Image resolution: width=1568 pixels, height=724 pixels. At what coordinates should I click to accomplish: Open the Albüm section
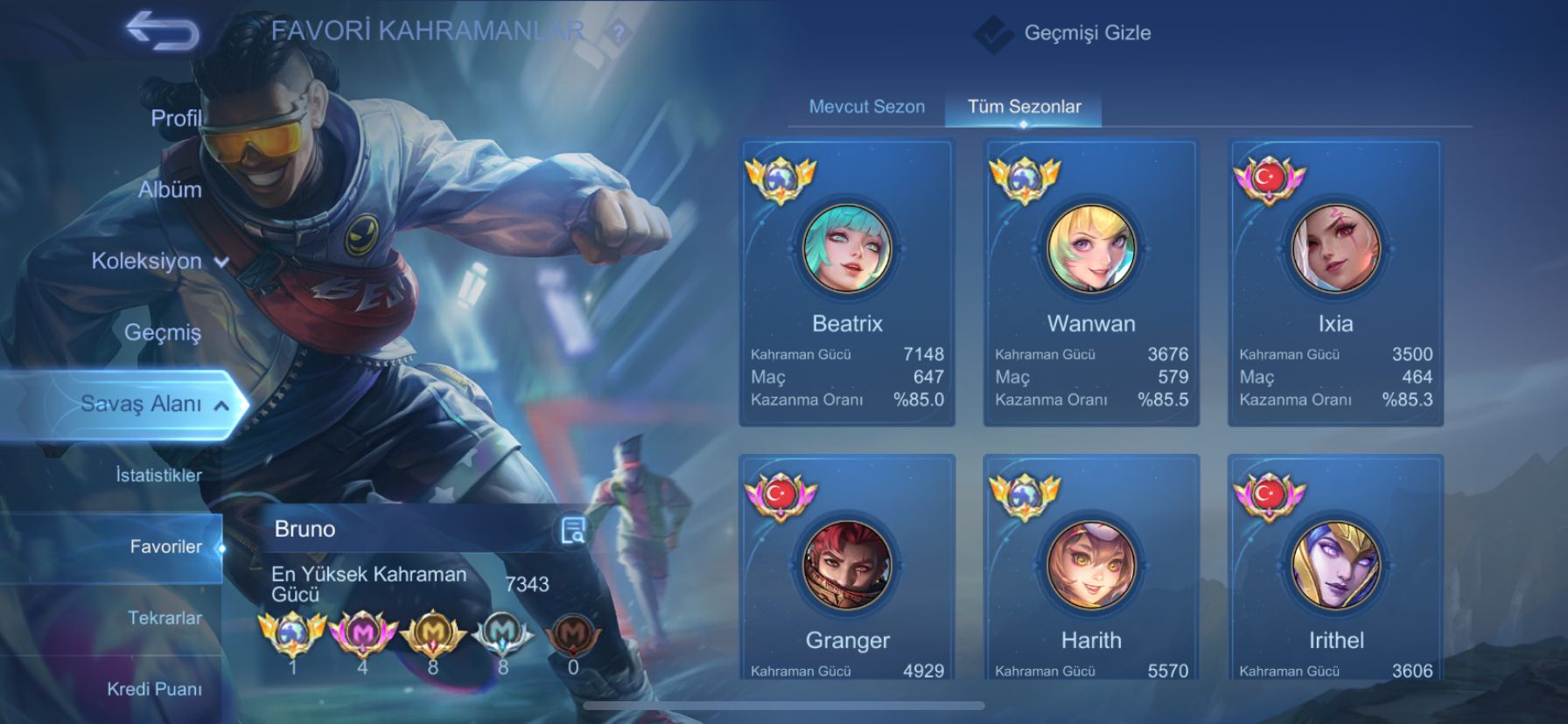coord(170,190)
